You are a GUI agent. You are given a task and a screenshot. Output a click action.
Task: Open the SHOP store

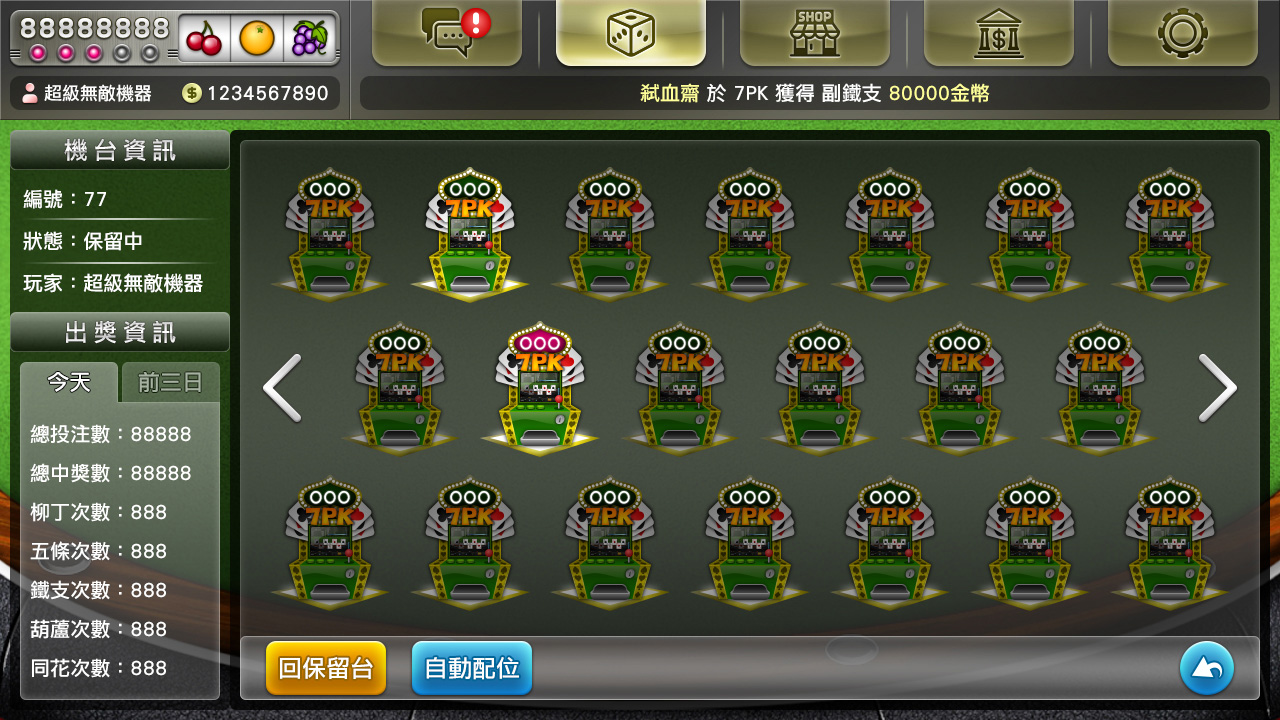click(x=814, y=33)
